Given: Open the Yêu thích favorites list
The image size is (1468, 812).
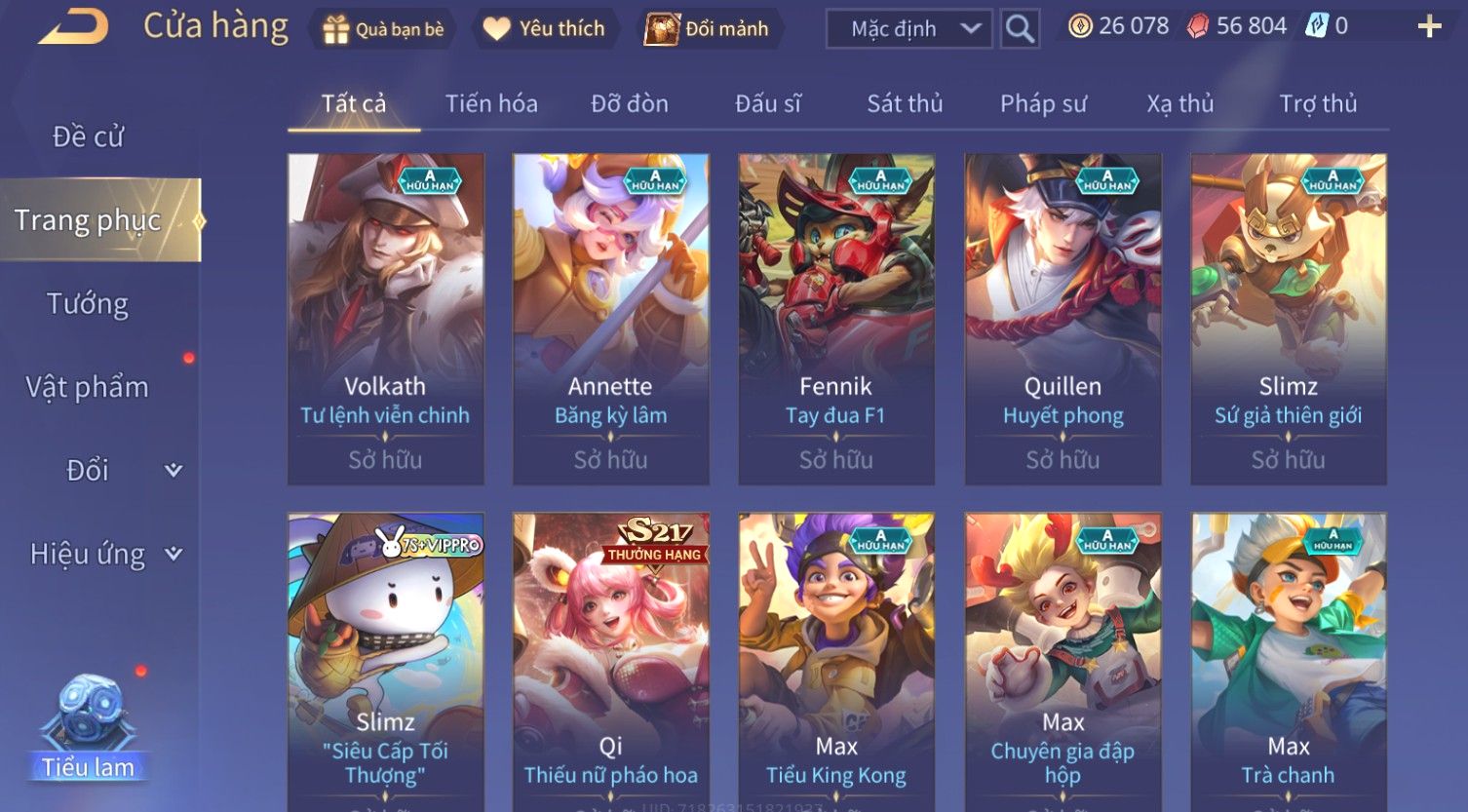Looking at the screenshot, I should (x=544, y=29).
